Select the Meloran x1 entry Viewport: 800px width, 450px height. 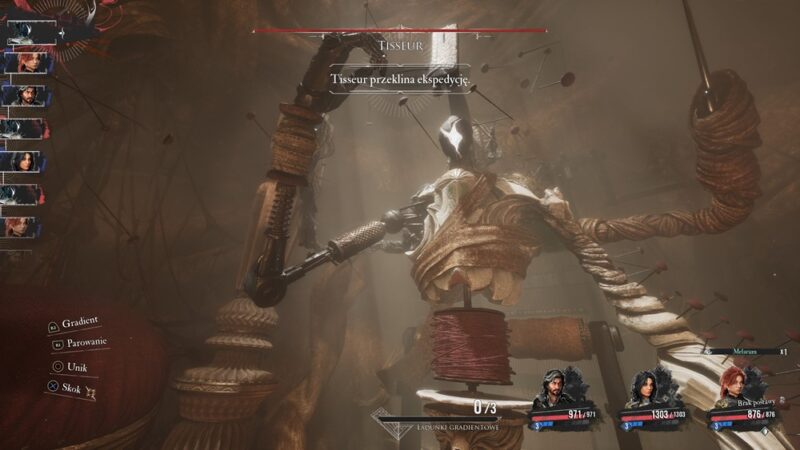coord(744,352)
